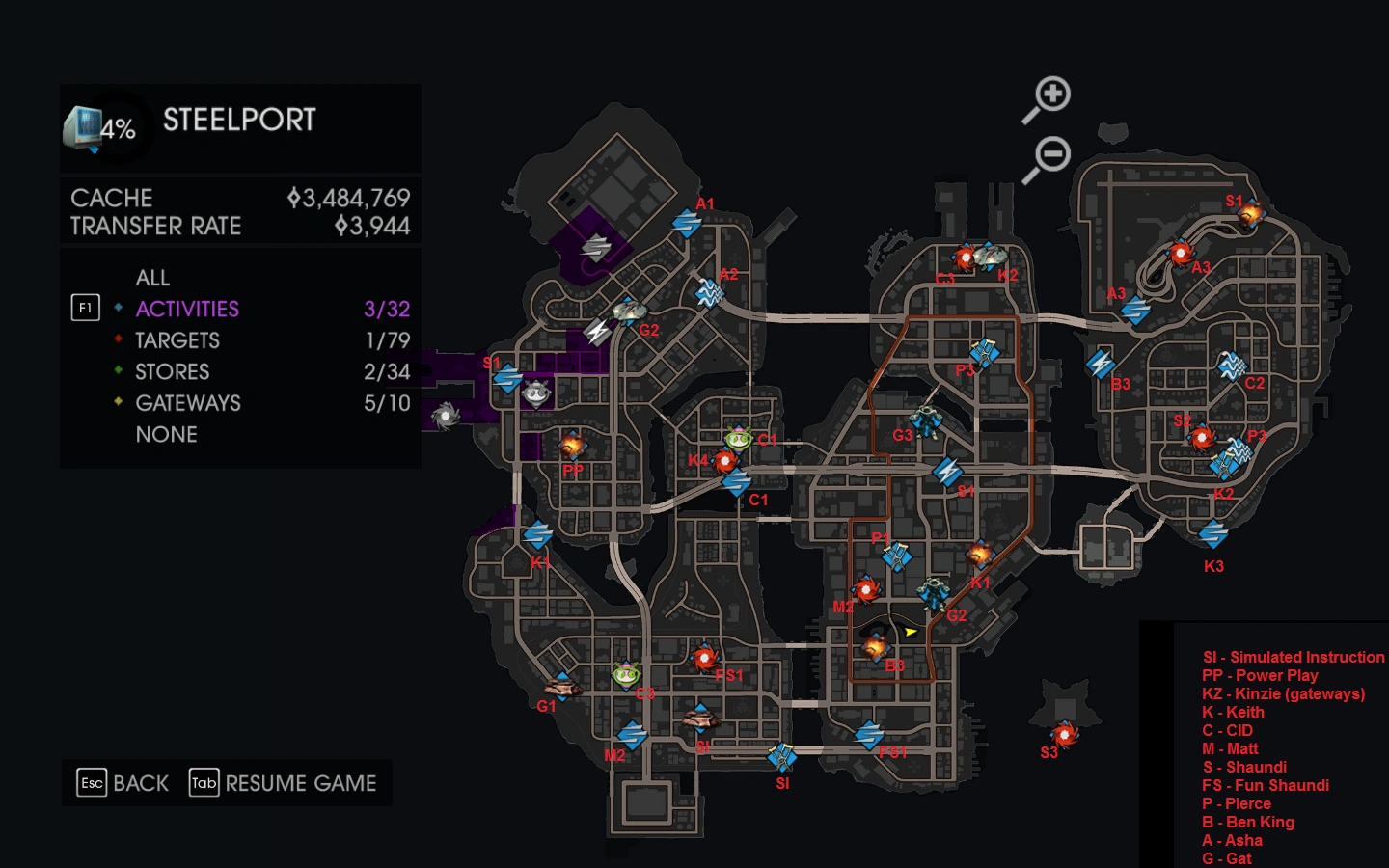Viewport: 1389px width, 868px height.
Task: Click RESUME GAME next to the Tab prompt
Action: (299, 784)
